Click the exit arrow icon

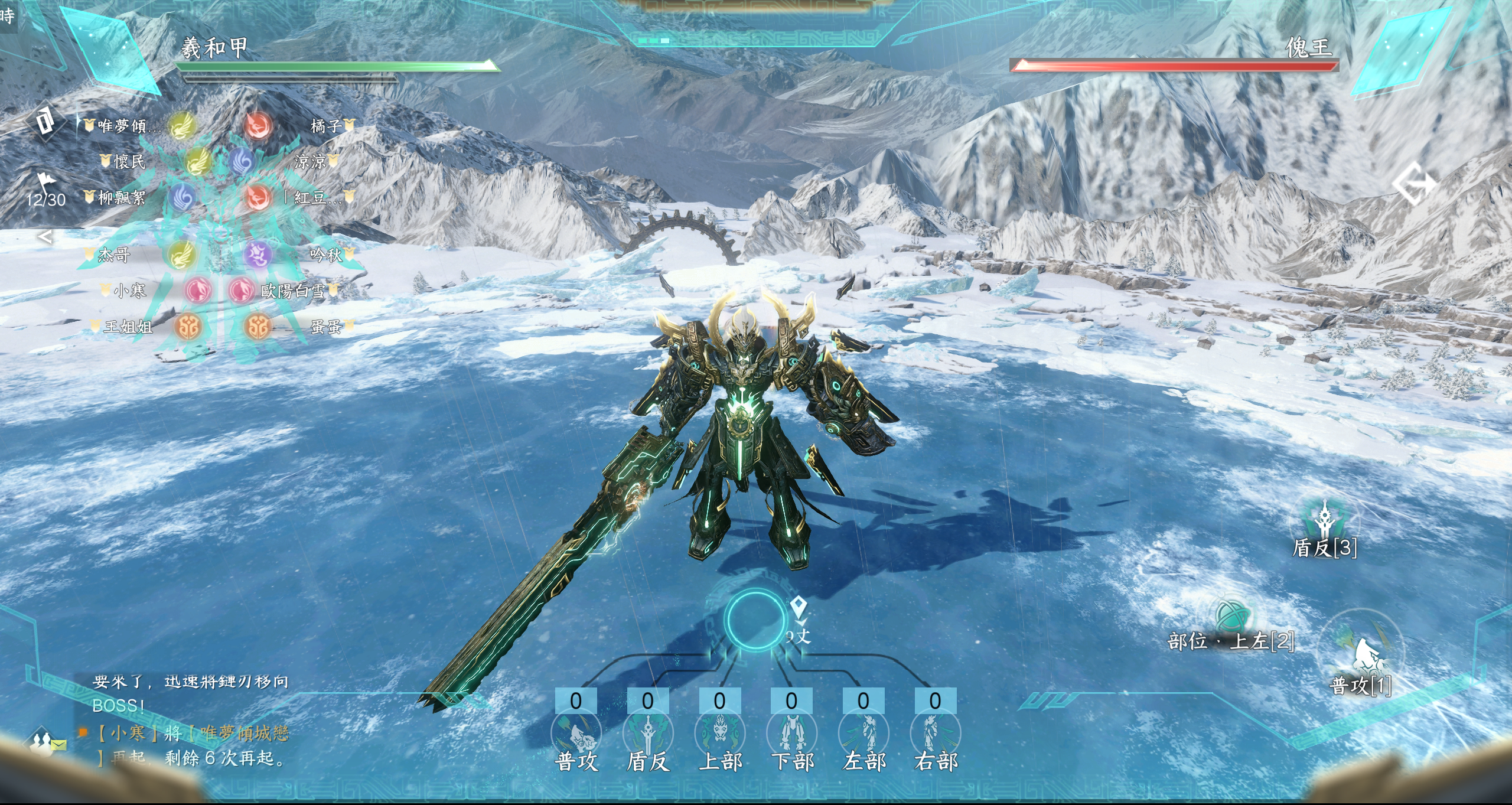pyautogui.click(x=1413, y=184)
